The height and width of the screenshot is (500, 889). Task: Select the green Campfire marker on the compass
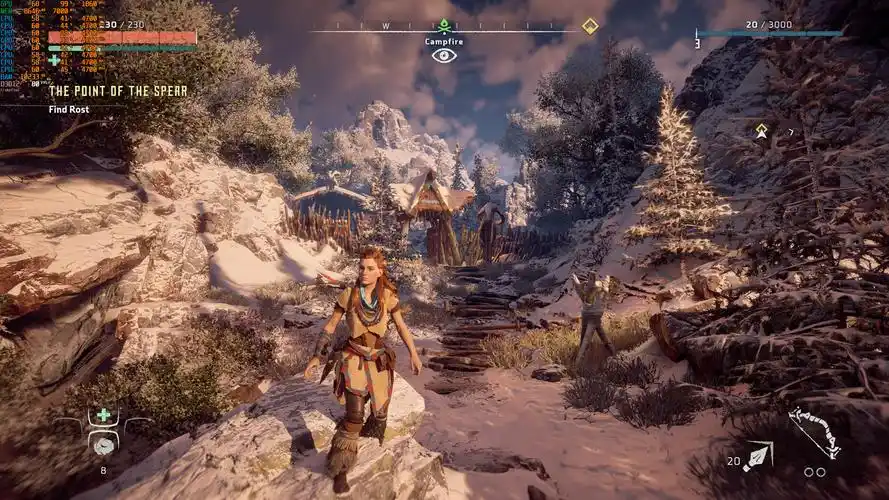pyautogui.click(x=444, y=26)
